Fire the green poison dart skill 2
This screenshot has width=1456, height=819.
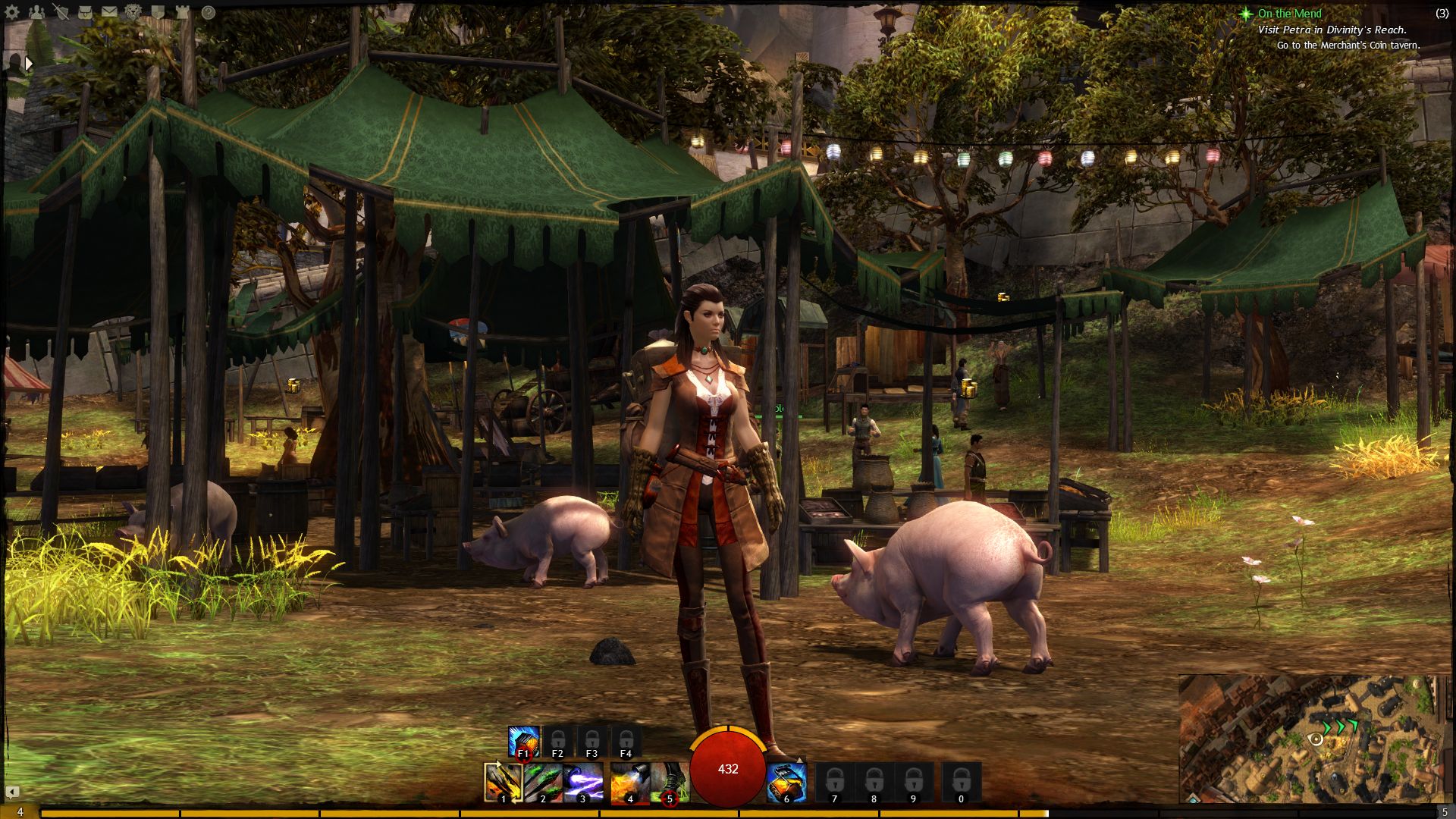(x=543, y=782)
